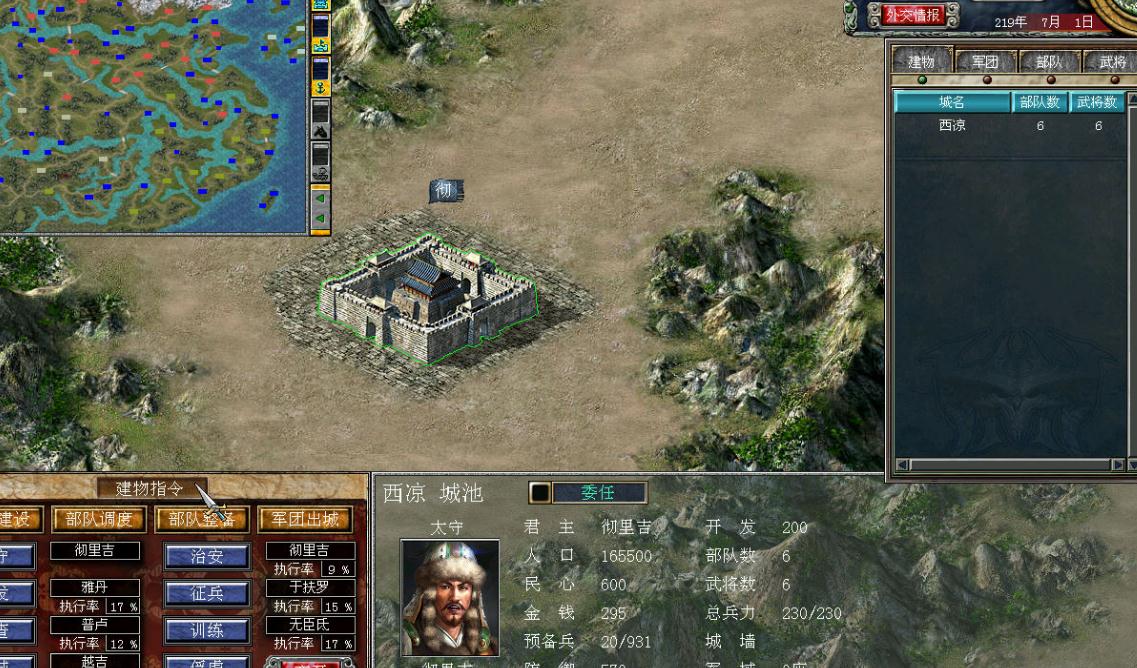
Task: Switch to the 军团 tab
Action: coord(985,62)
